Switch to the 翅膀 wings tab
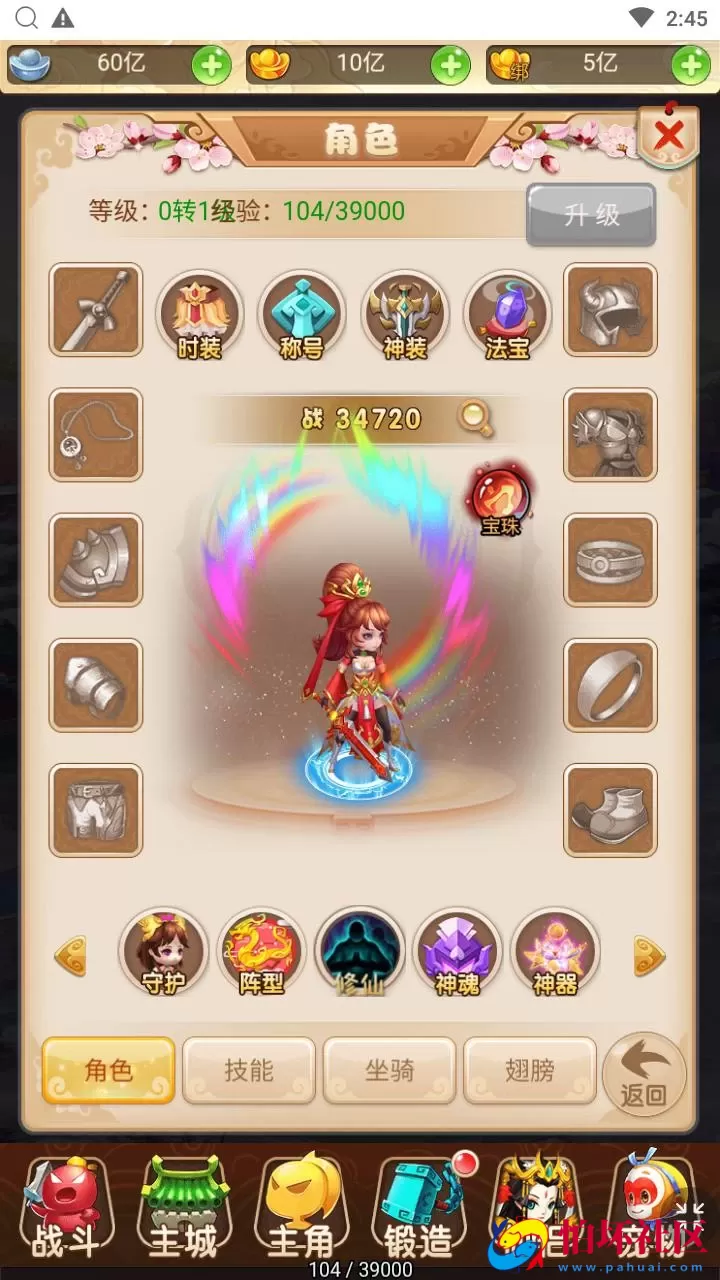 (x=530, y=1070)
